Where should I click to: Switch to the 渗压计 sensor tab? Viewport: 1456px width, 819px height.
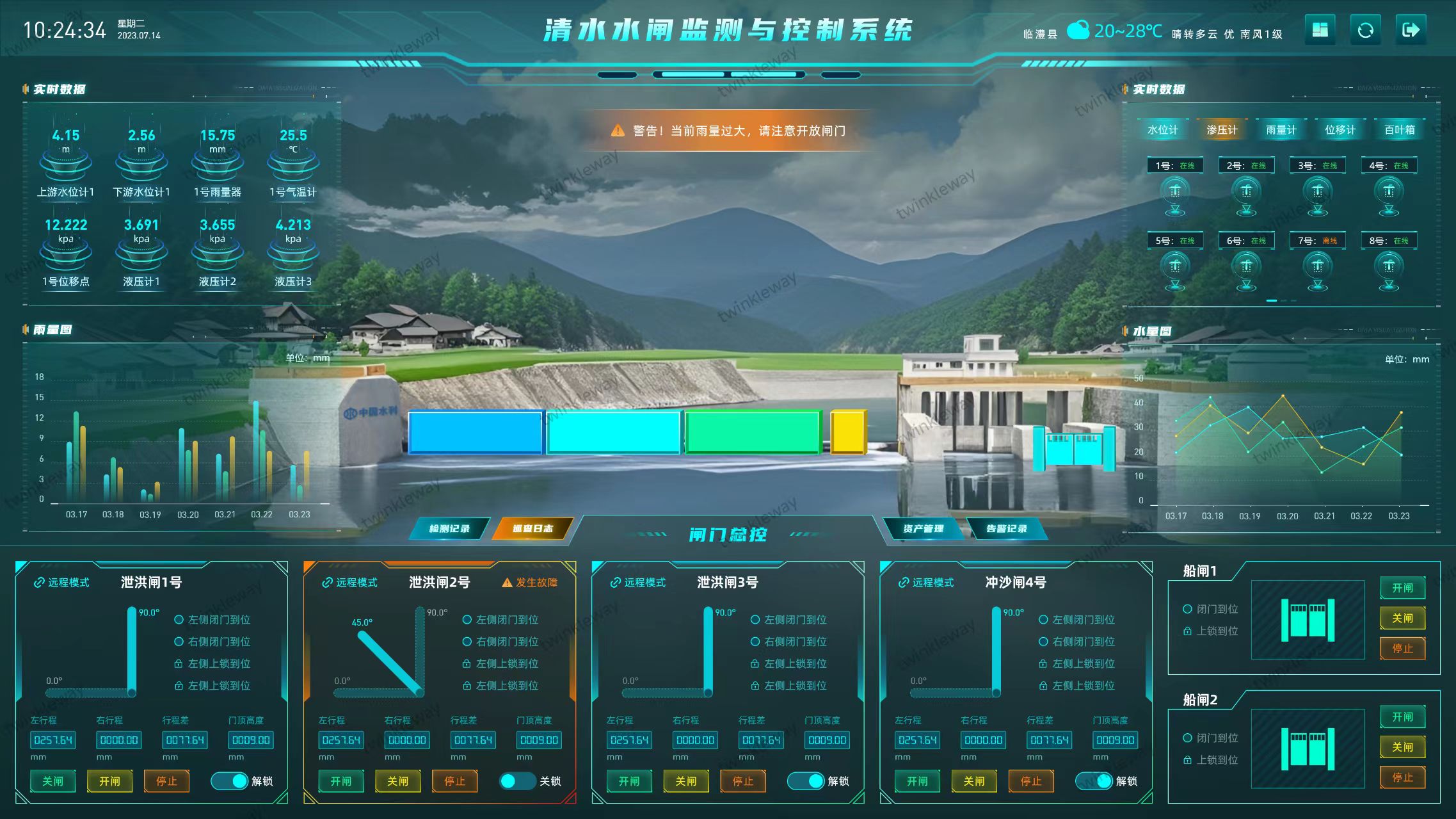click(x=1221, y=129)
